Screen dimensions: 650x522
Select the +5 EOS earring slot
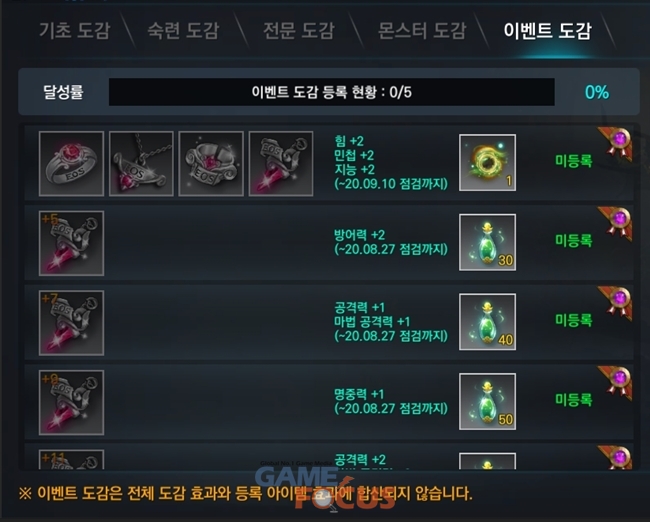coord(71,242)
